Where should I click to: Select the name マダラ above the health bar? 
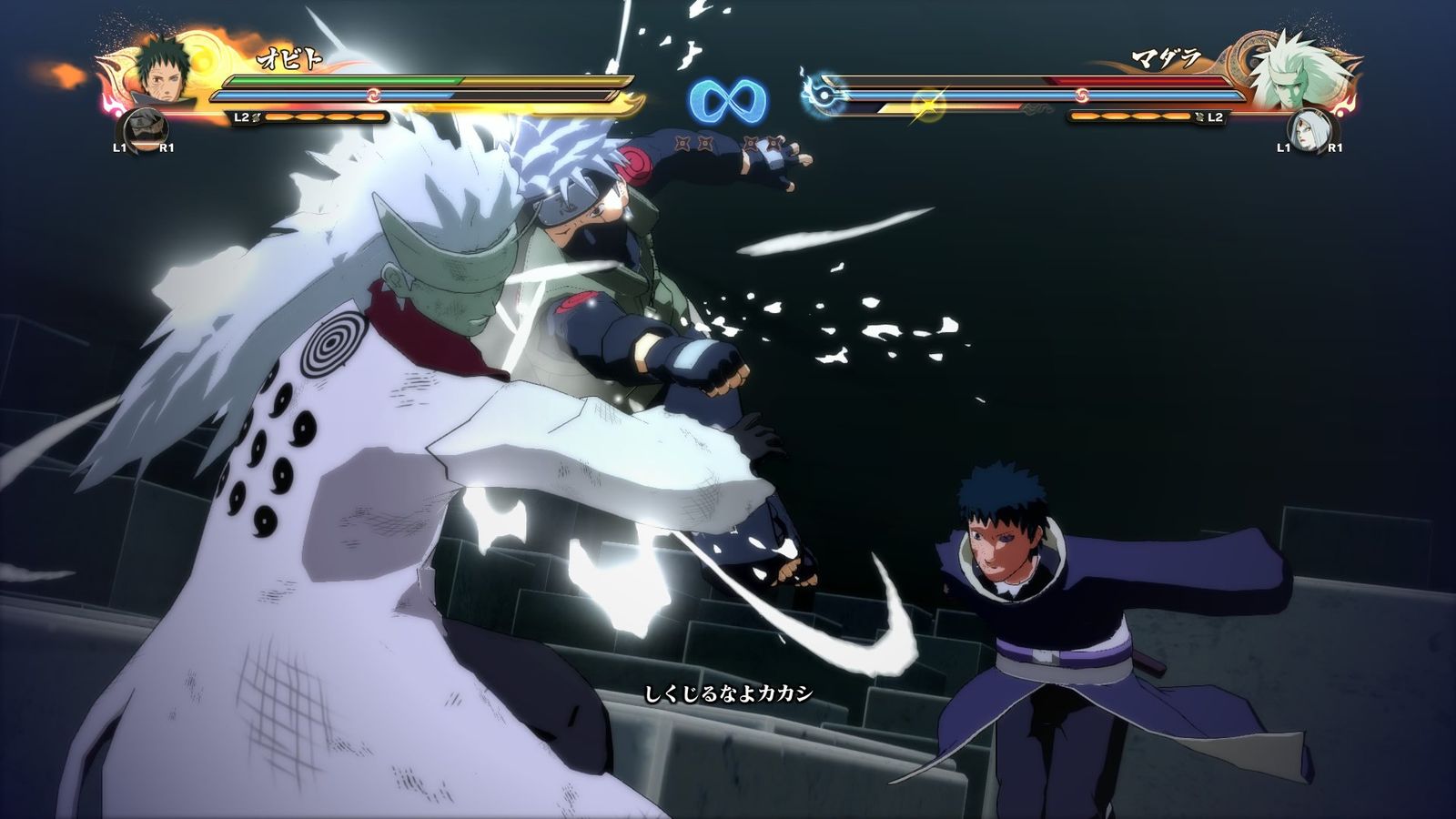[1166, 56]
